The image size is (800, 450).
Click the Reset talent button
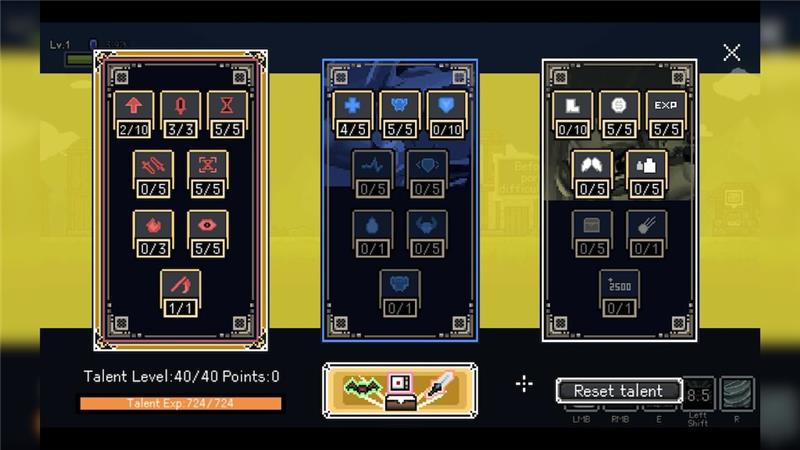click(619, 391)
